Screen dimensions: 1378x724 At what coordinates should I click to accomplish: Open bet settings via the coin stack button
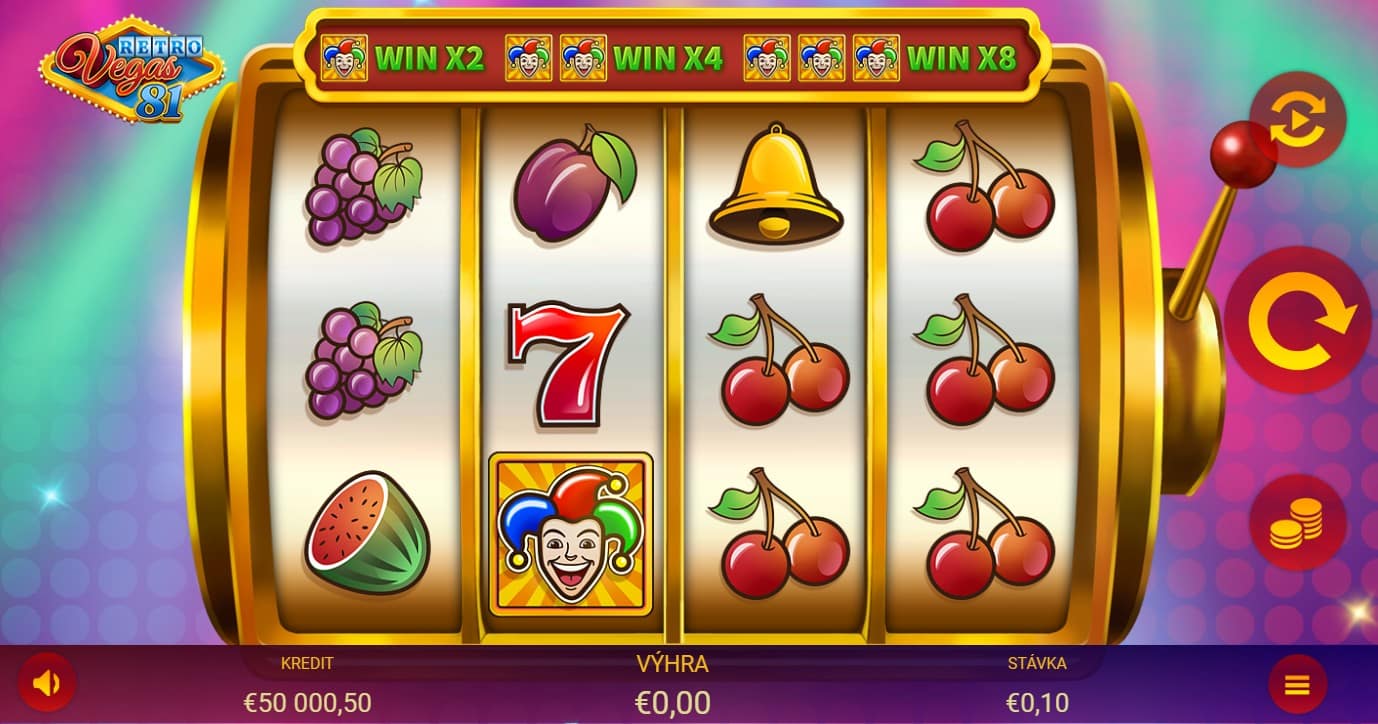tap(1297, 522)
